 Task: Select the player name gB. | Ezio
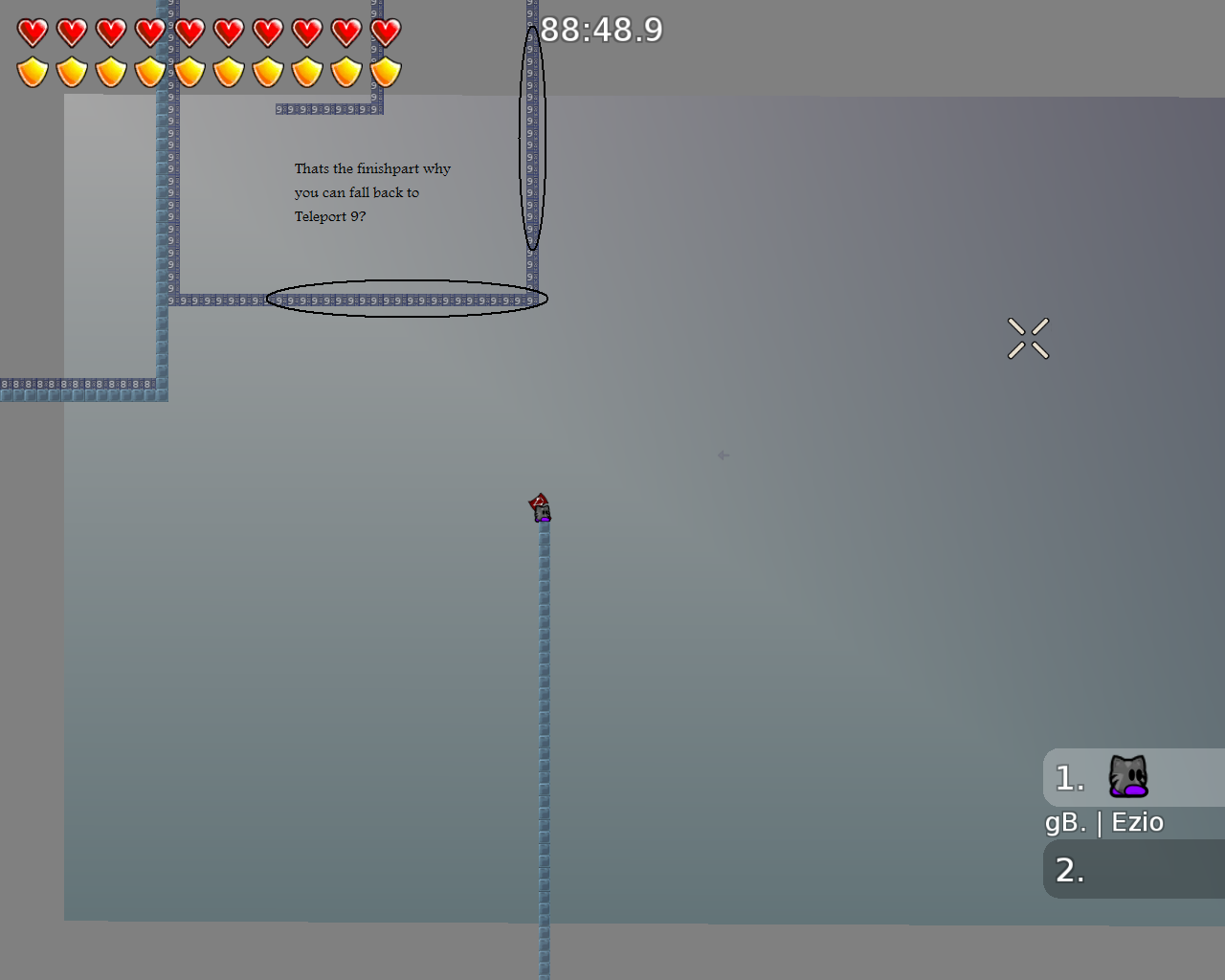(x=1104, y=821)
